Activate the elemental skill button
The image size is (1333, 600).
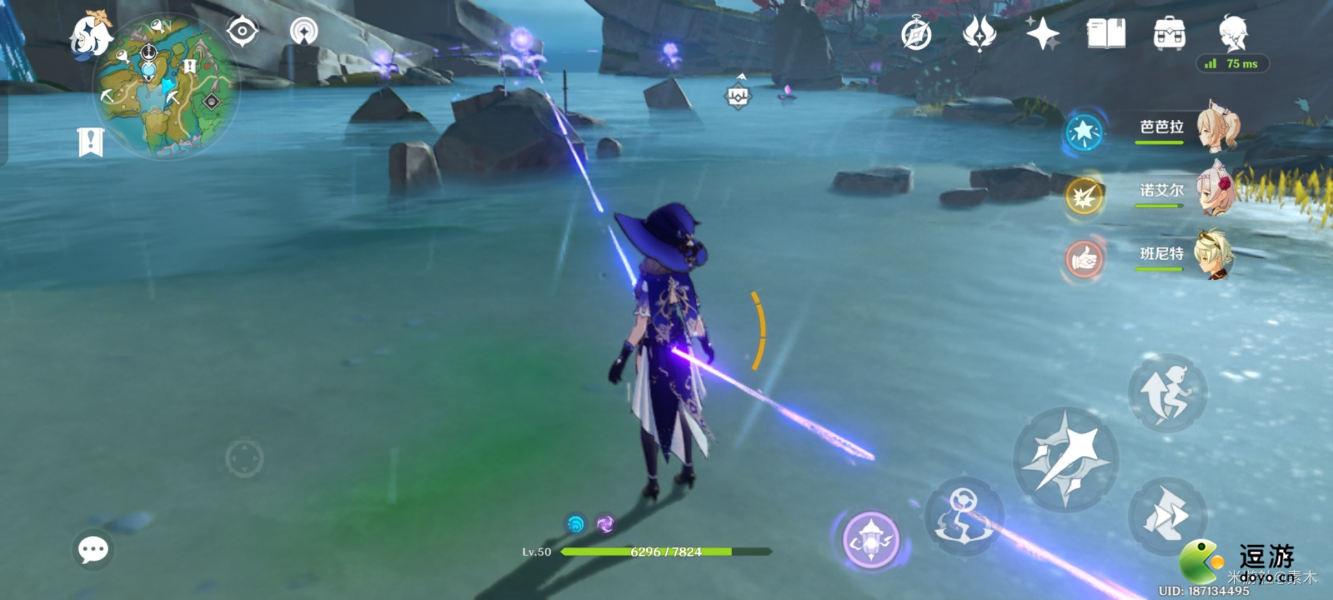click(x=964, y=514)
